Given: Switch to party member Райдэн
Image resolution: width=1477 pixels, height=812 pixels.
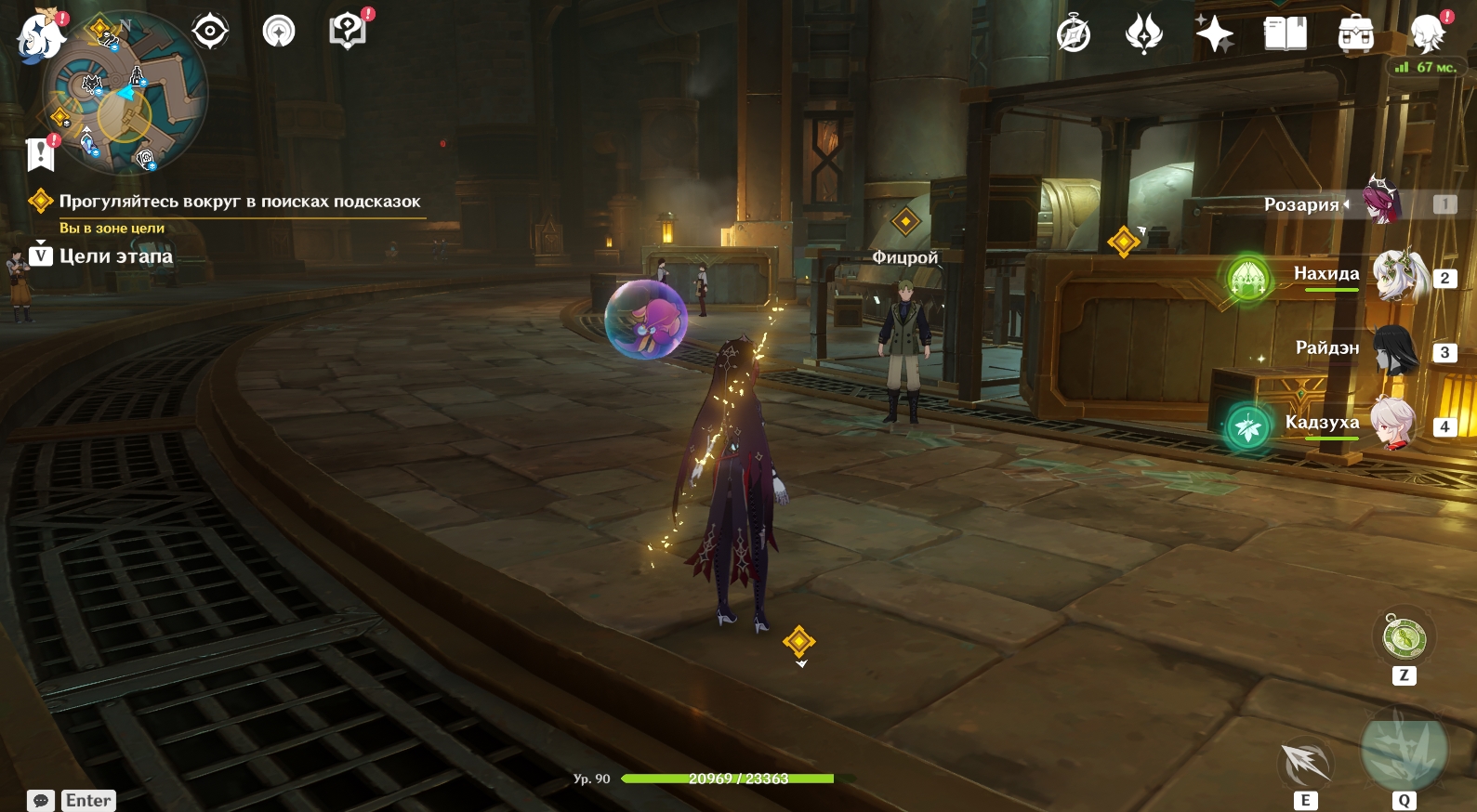Looking at the screenshot, I should click(x=1395, y=350).
